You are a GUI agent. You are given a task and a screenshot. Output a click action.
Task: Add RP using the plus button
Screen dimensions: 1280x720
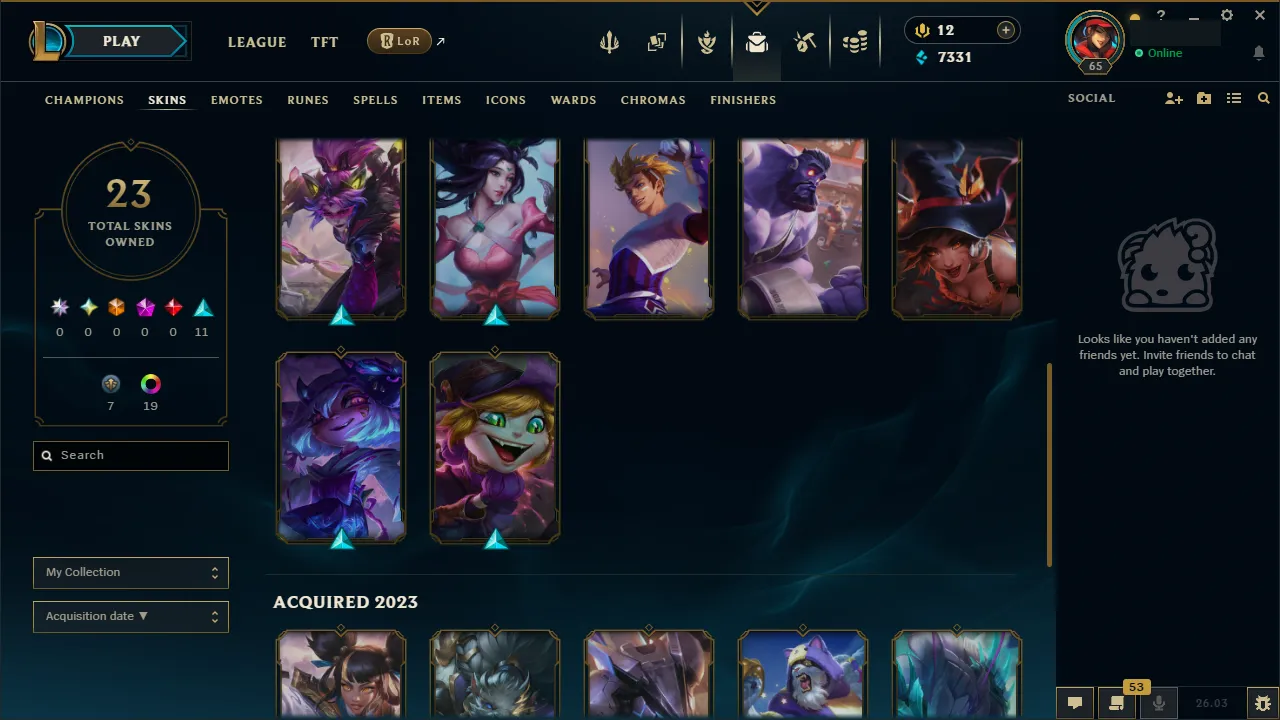point(1005,30)
